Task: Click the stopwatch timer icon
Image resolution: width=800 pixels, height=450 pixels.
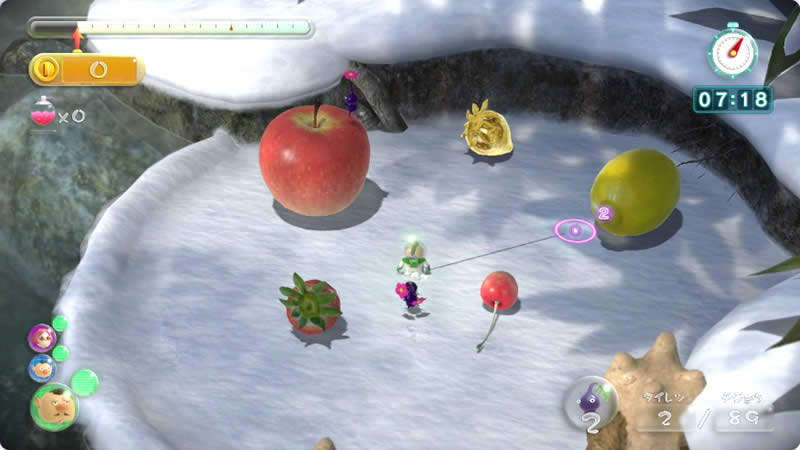Action: [x=733, y=51]
